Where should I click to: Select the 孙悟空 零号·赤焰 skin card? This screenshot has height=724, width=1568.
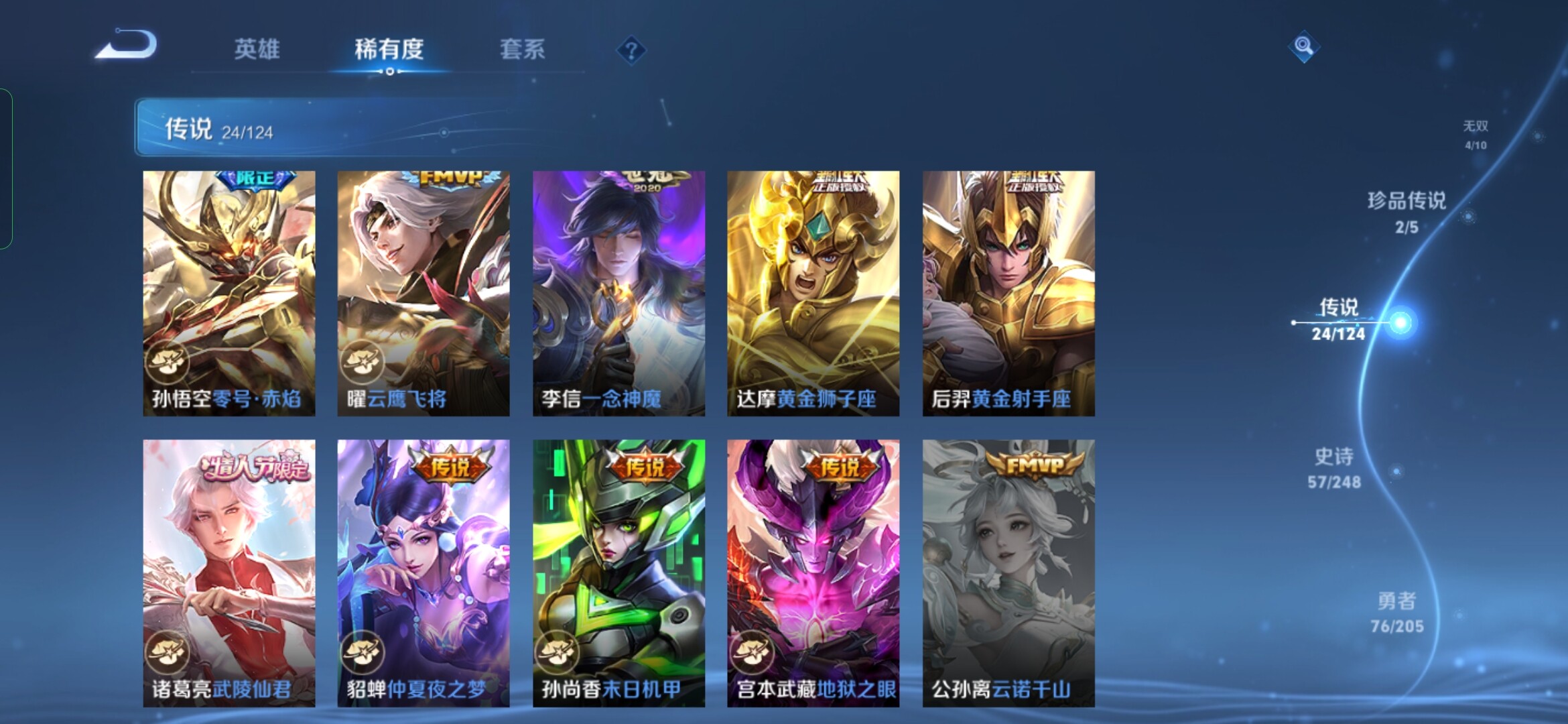tap(229, 293)
